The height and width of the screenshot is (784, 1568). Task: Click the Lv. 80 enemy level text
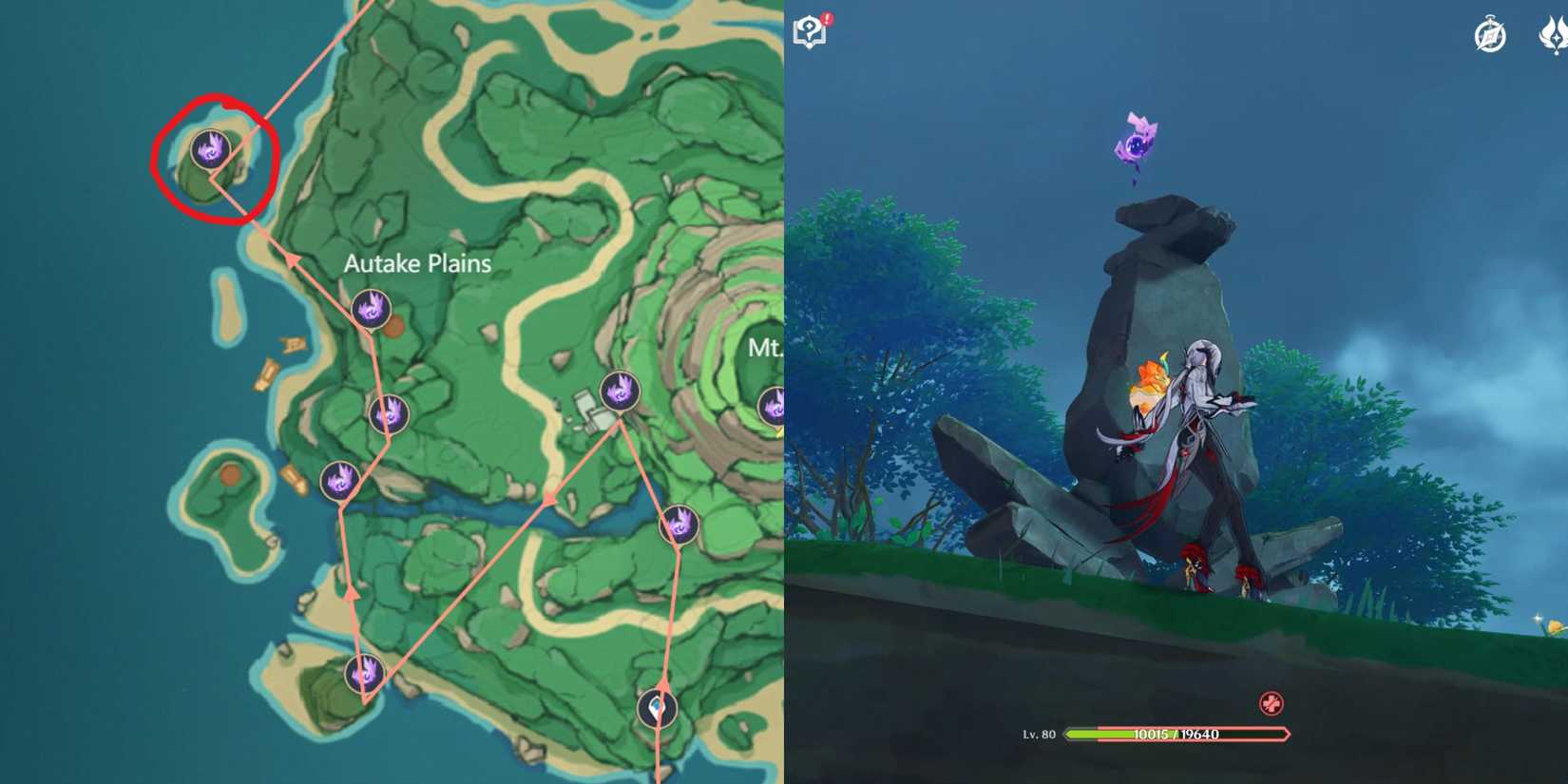(x=1037, y=733)
